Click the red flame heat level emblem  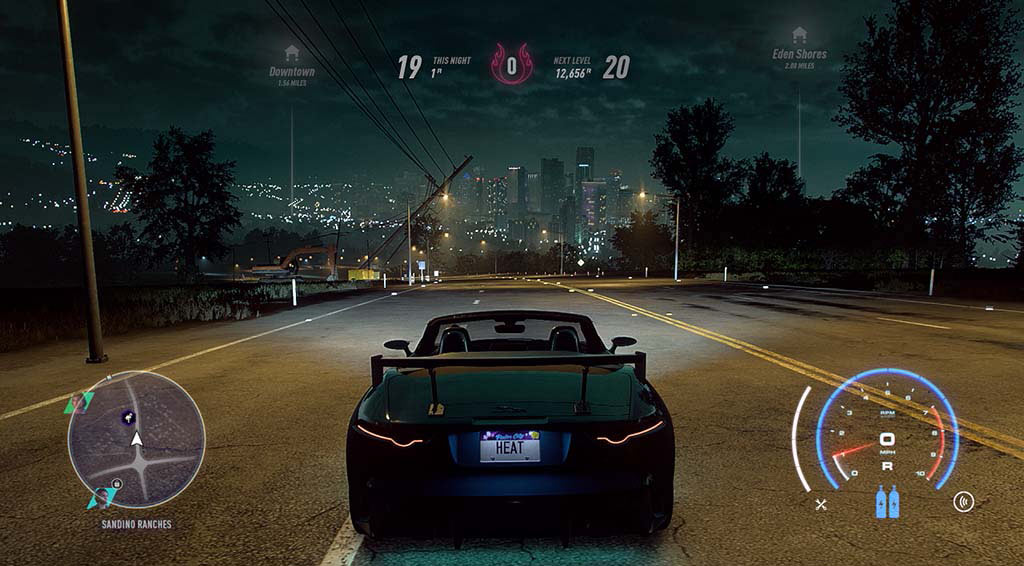pos(511,66)
